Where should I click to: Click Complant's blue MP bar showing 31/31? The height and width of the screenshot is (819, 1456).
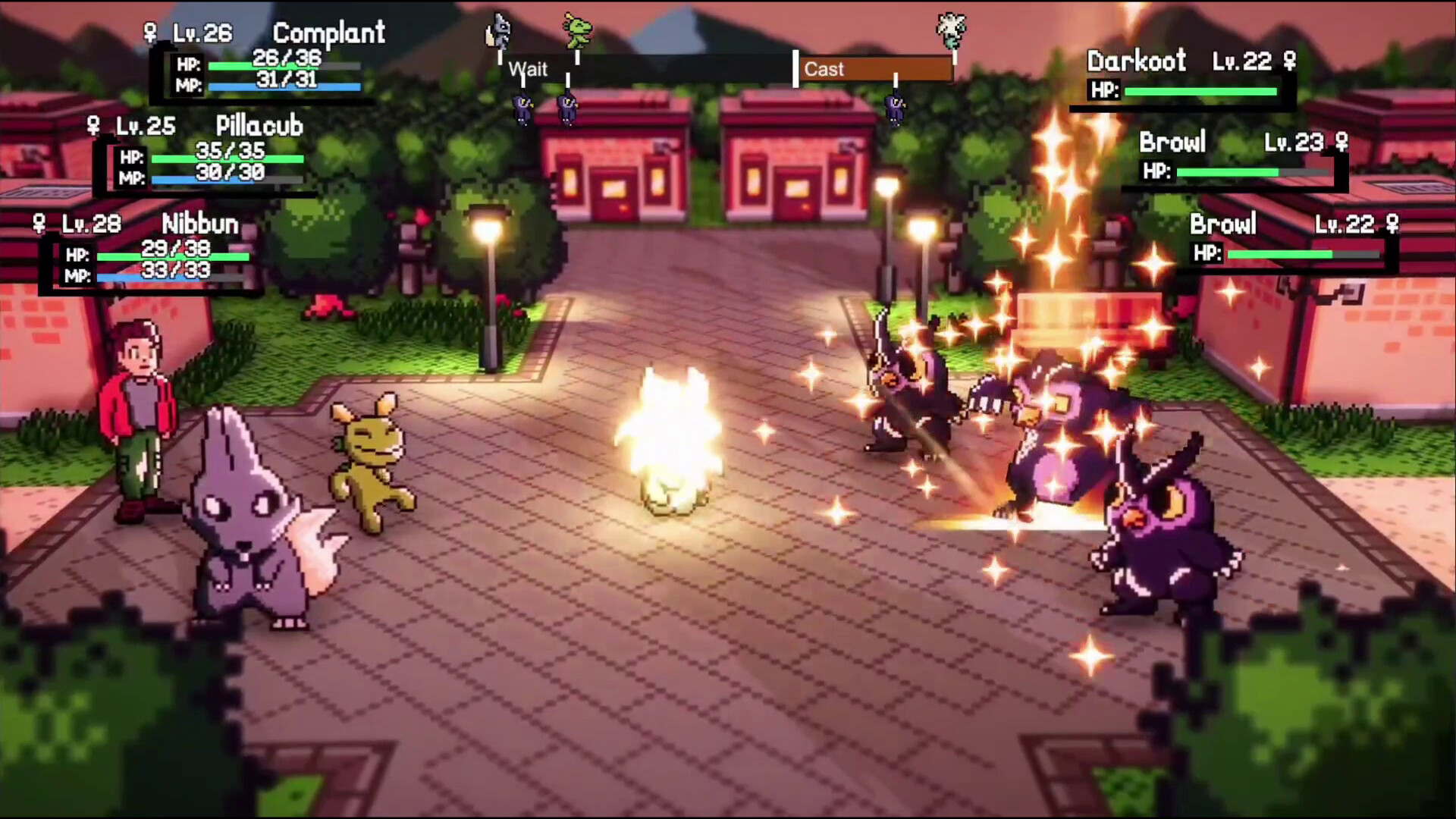[x=284, y=88]
